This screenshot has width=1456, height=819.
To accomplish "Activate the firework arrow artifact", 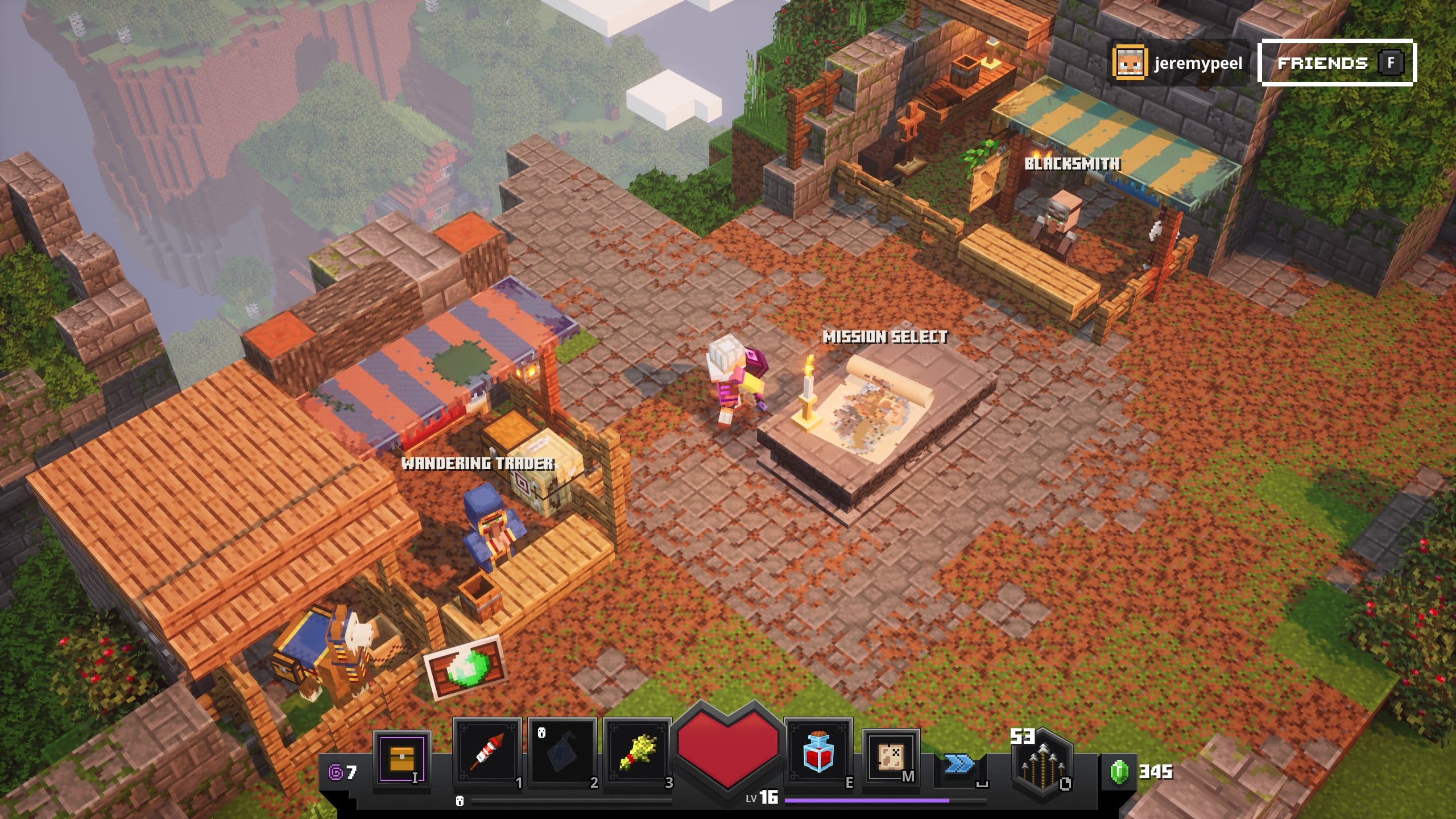I will 487,755.
